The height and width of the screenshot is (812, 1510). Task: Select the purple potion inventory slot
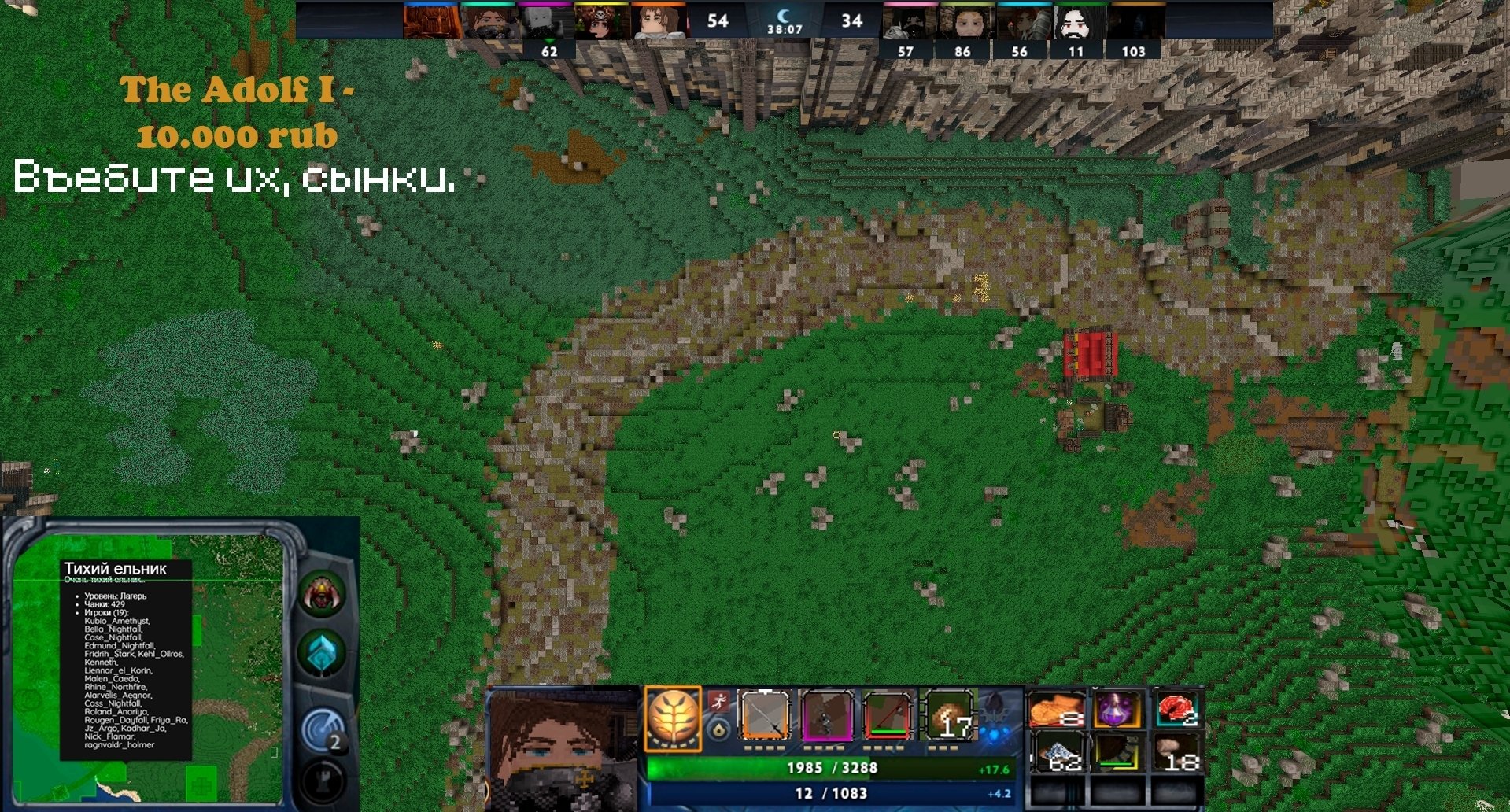click(1117, 710)
